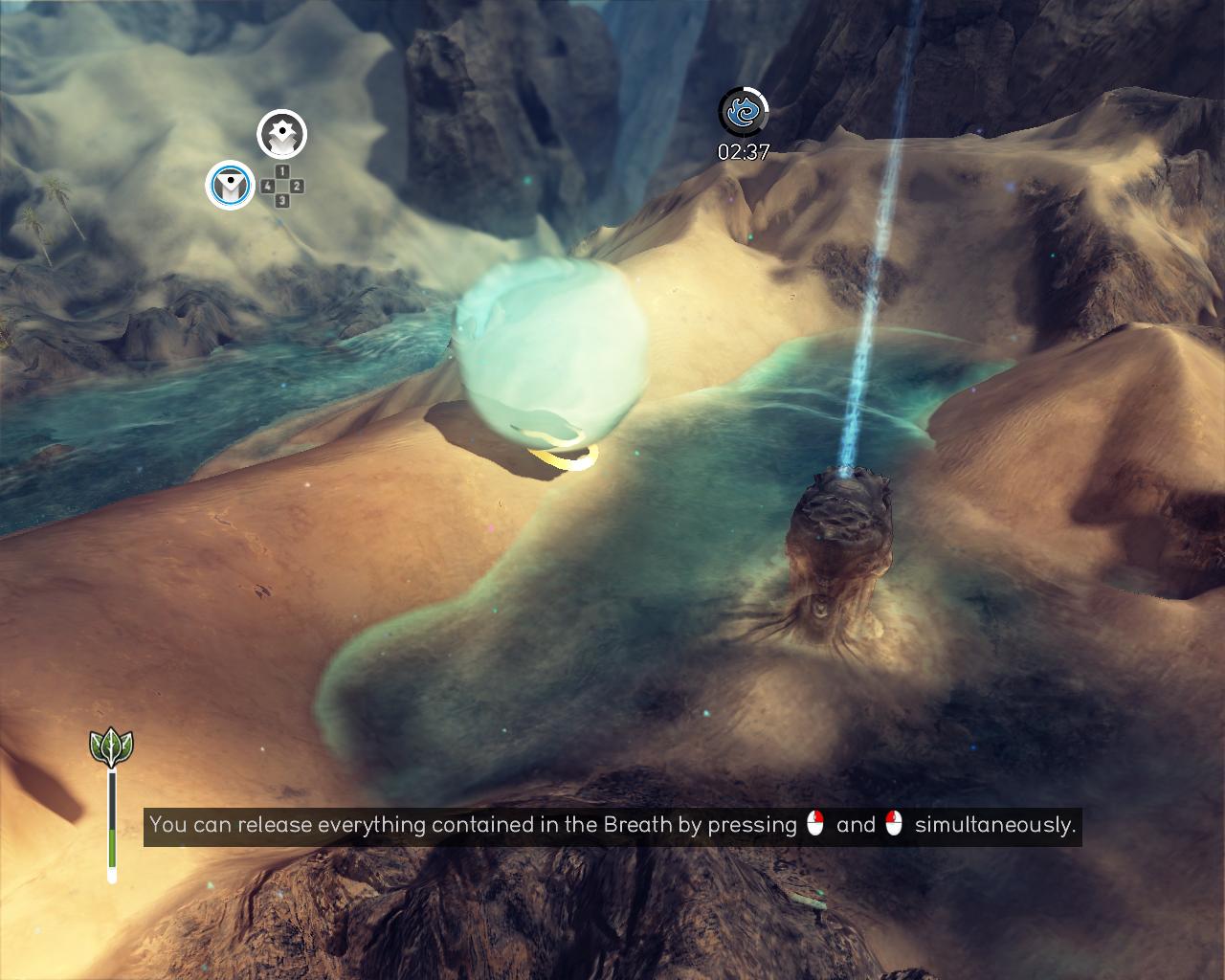
Task: Select the spiky-topped totem power icon
Action: click(281, 134)
